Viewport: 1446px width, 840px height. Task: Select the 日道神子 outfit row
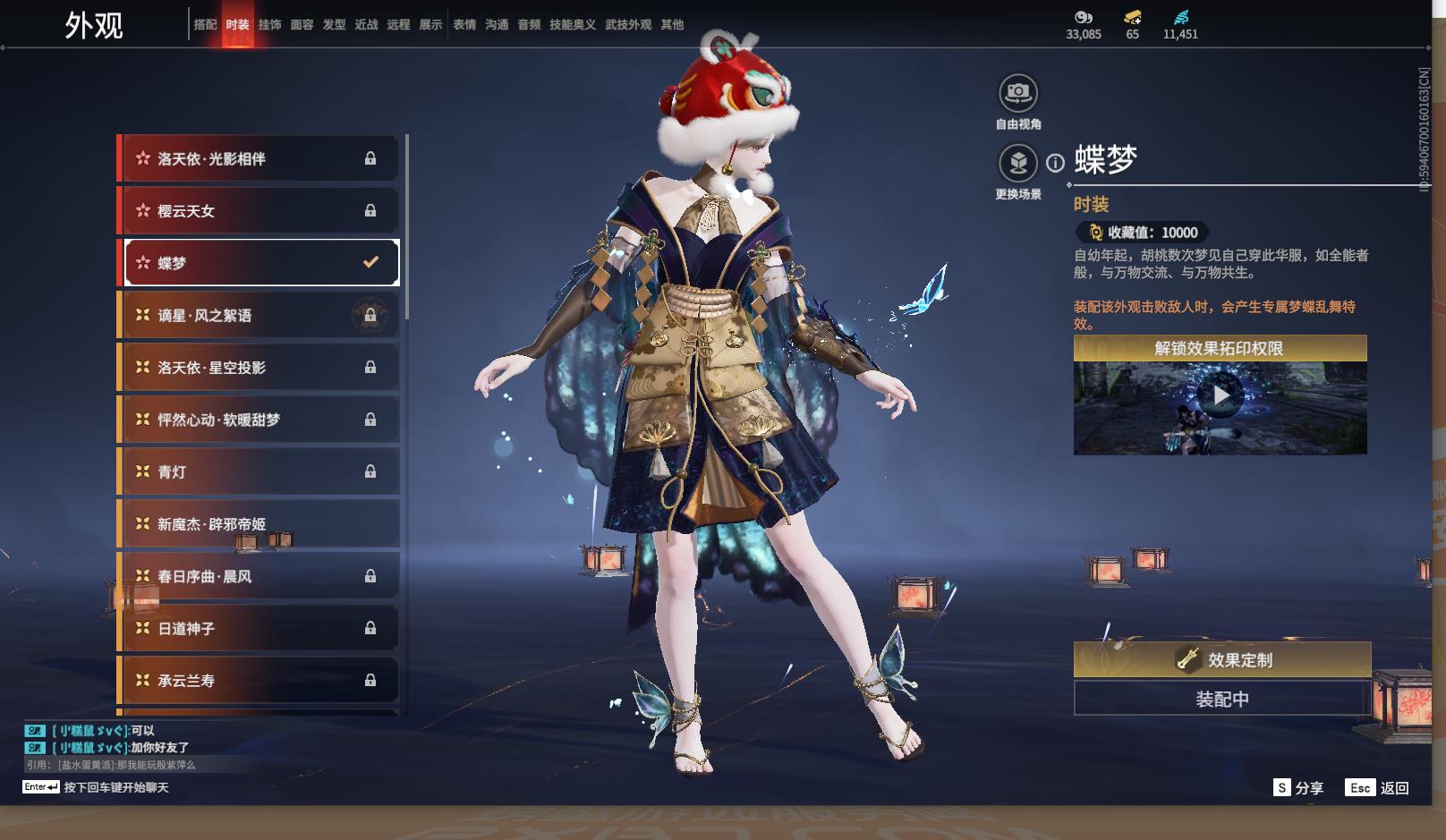(259, 628)
